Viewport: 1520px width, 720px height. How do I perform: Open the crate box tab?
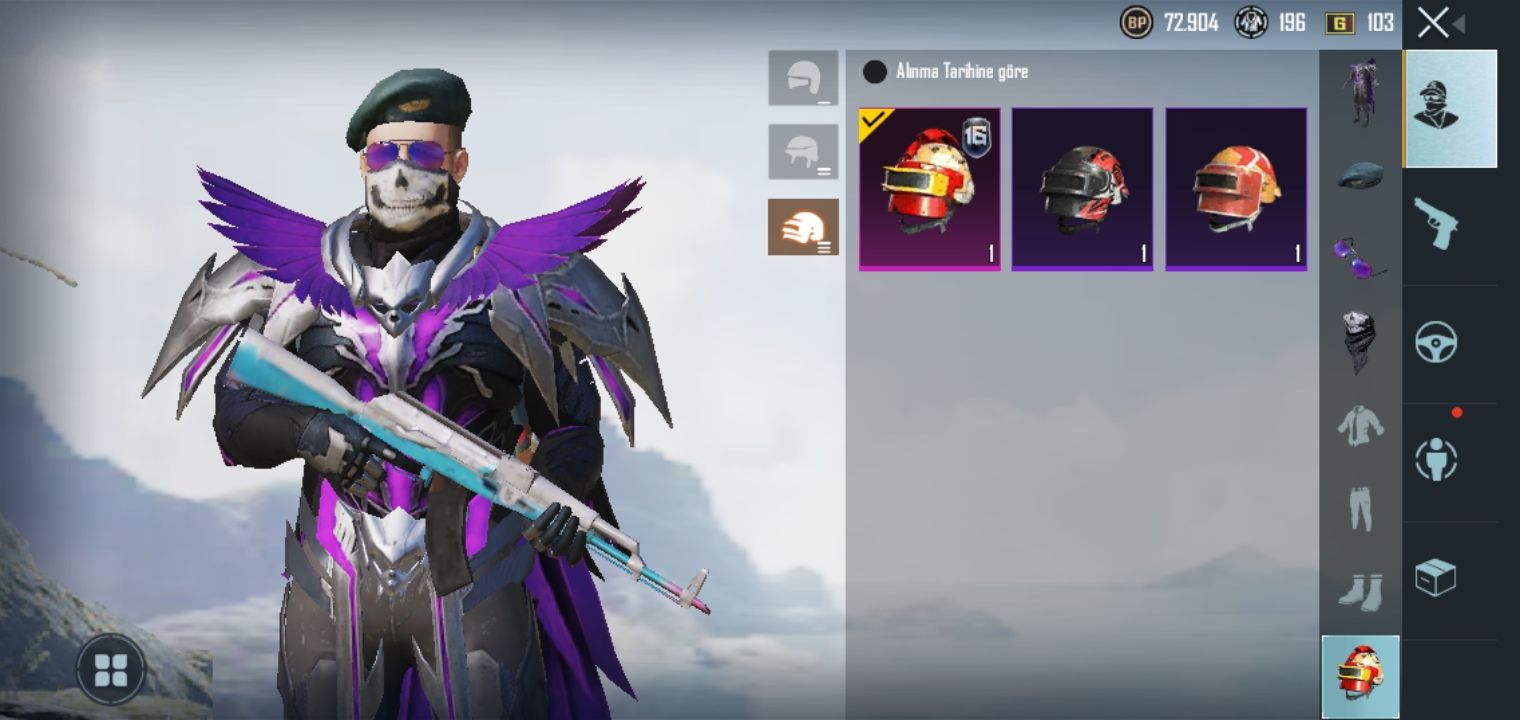point(1436,578)
